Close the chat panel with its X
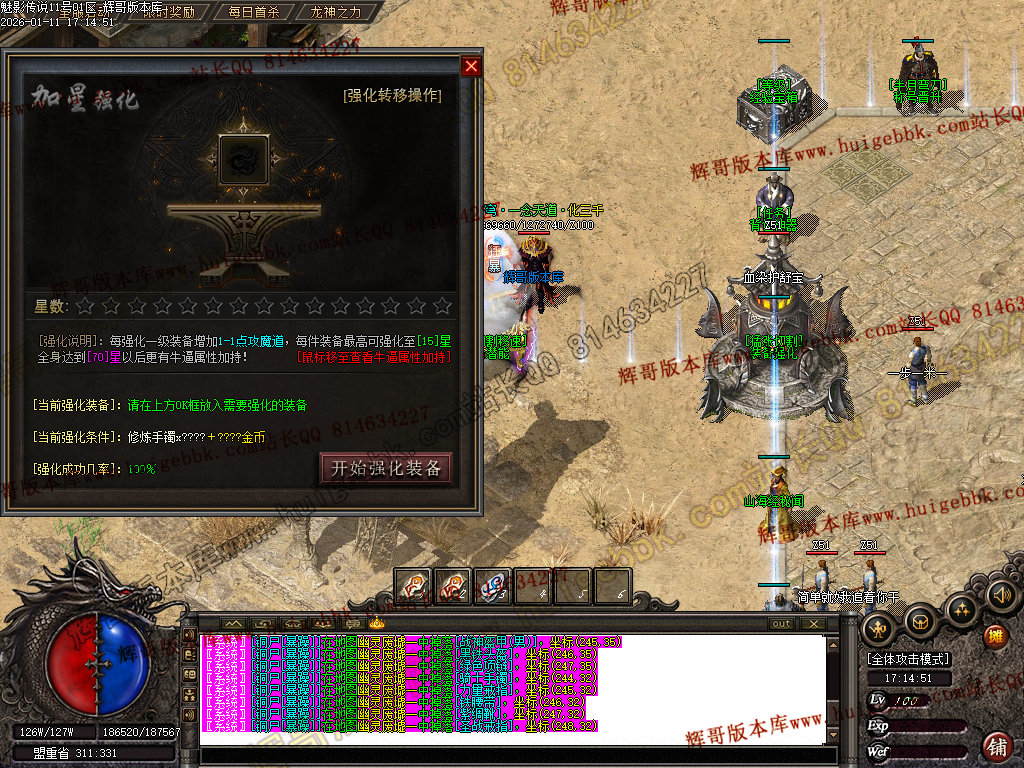Image resolution: width=1024 pixels, height=768 pixels. (814, 624)
